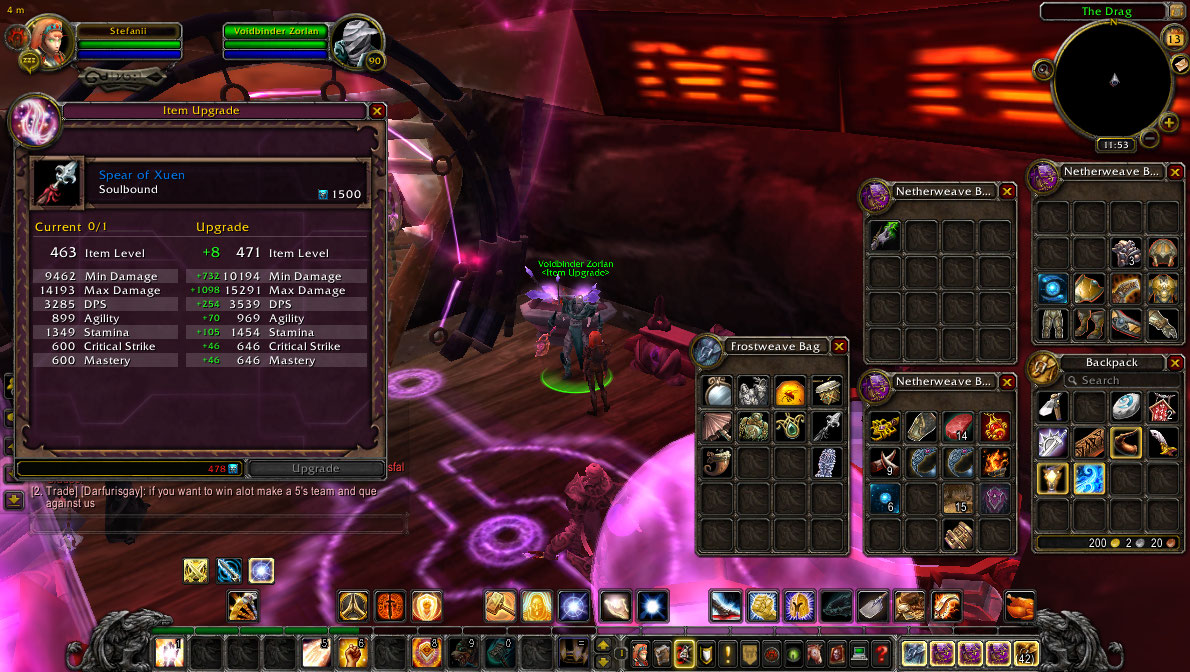
Task: Select the blue swirl item in Backpack
Action: click(1088, 478)
